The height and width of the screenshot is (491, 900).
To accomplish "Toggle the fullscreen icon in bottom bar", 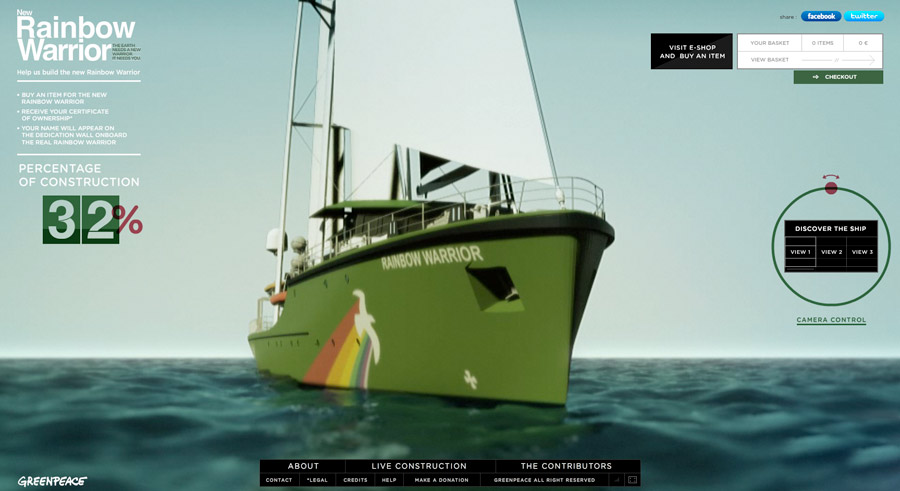I will [632, 480].
